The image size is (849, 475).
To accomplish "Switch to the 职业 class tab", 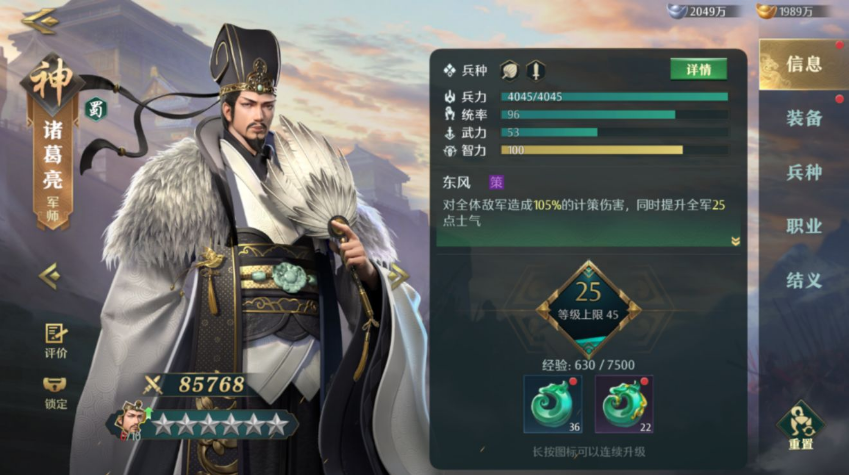I will click(x=803, y=226).
